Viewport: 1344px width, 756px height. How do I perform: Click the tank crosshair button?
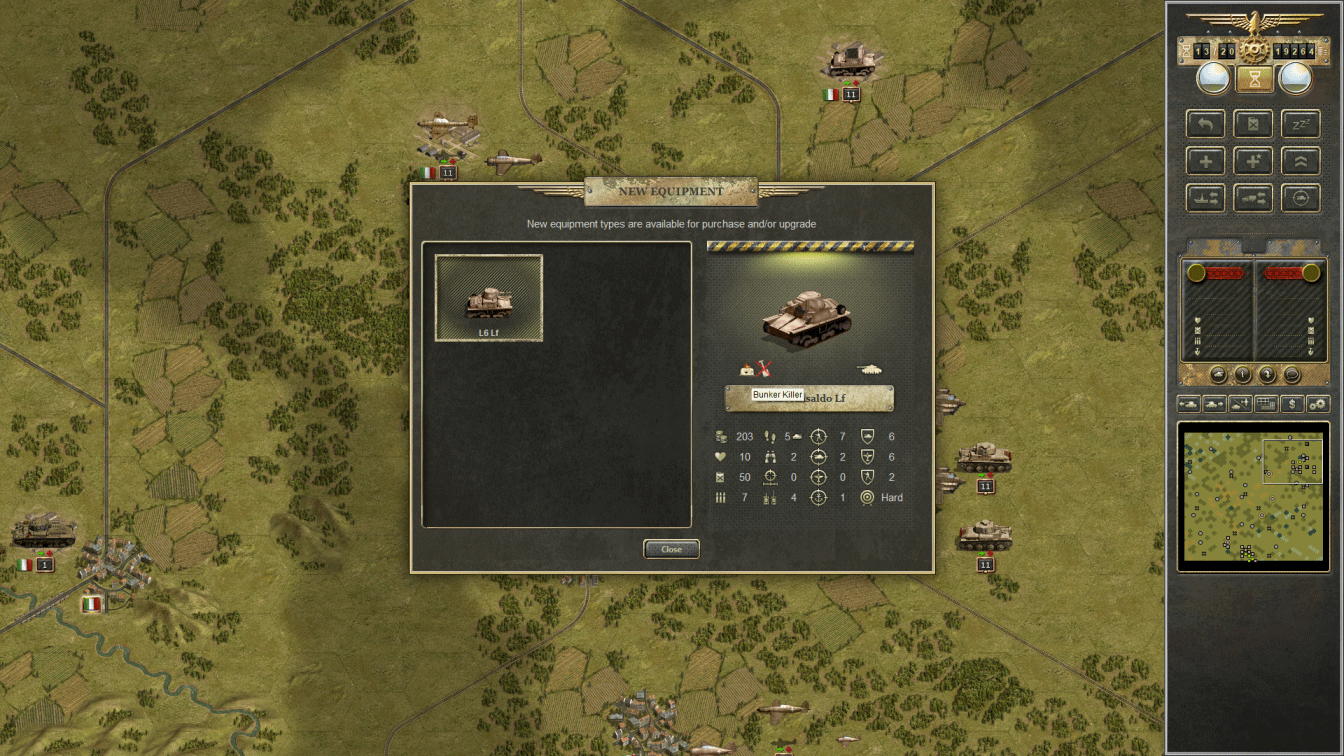coord(1300,197)
